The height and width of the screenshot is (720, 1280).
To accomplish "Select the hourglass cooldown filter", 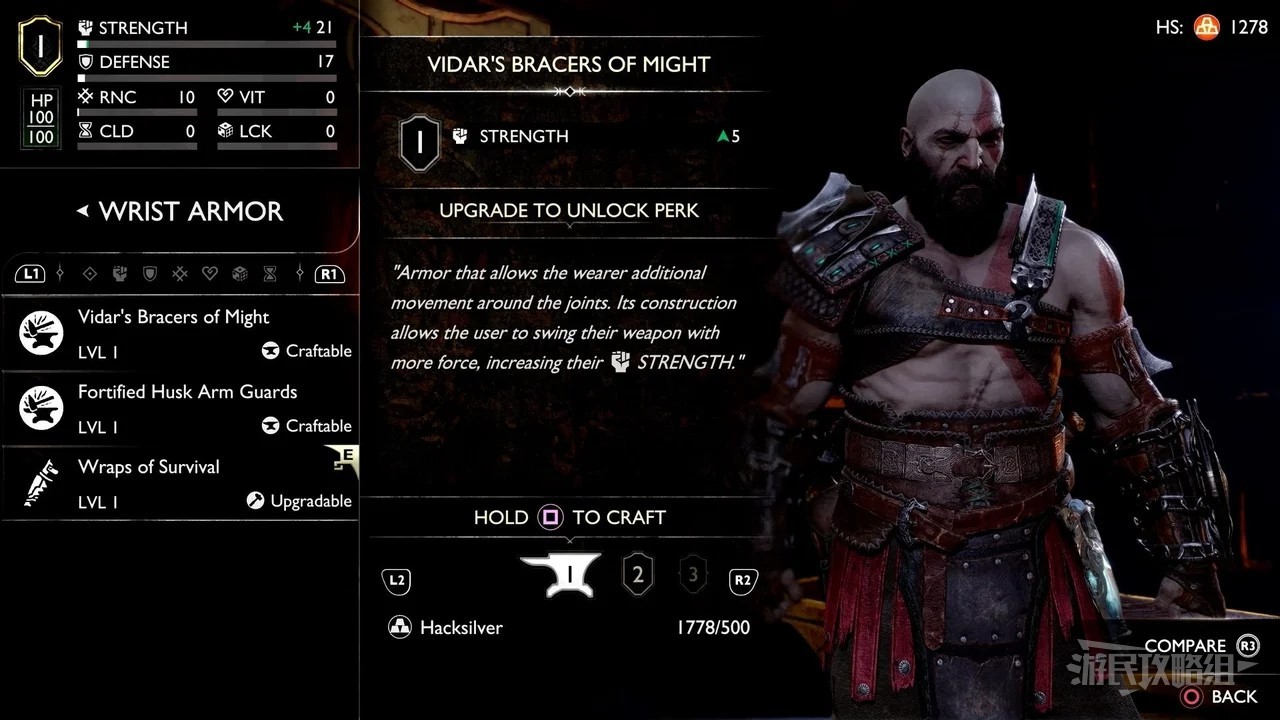I will pyautogui.click(x=270, y=273).
